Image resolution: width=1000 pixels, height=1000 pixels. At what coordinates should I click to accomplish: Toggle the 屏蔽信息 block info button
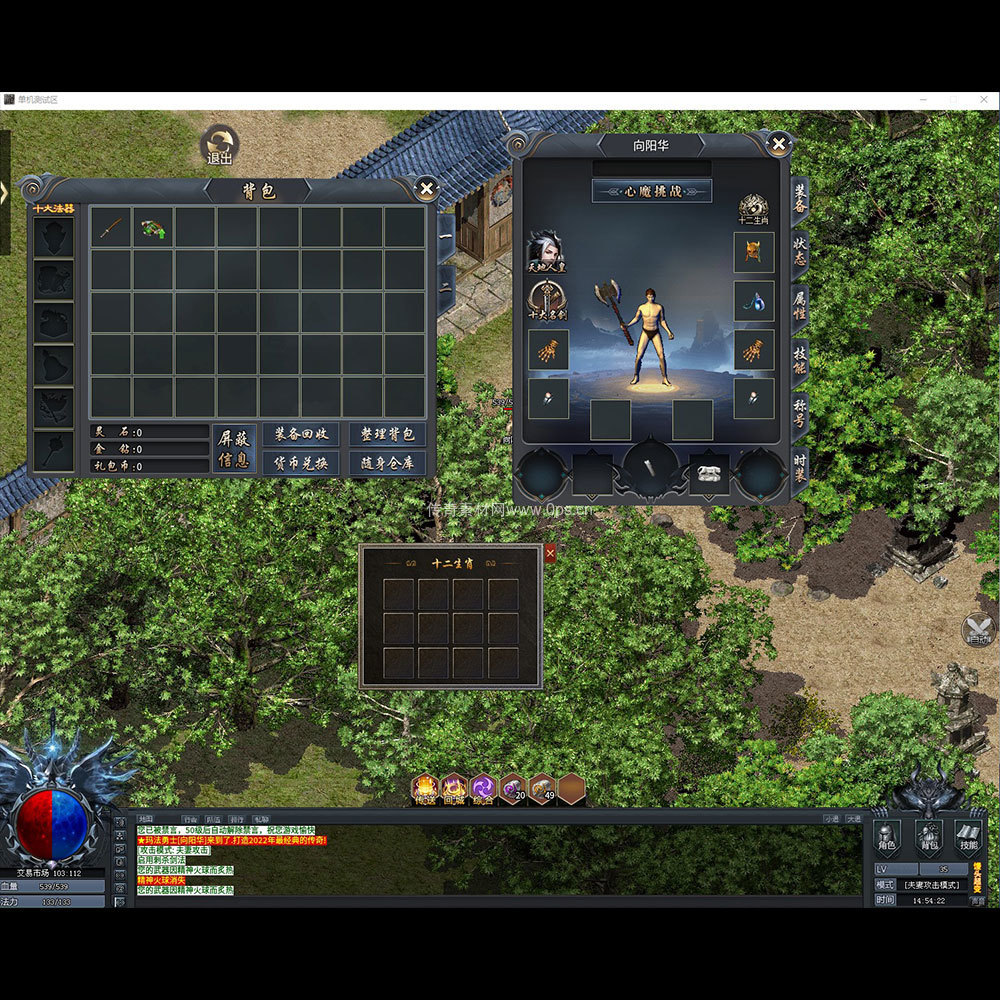pos(234,448)
